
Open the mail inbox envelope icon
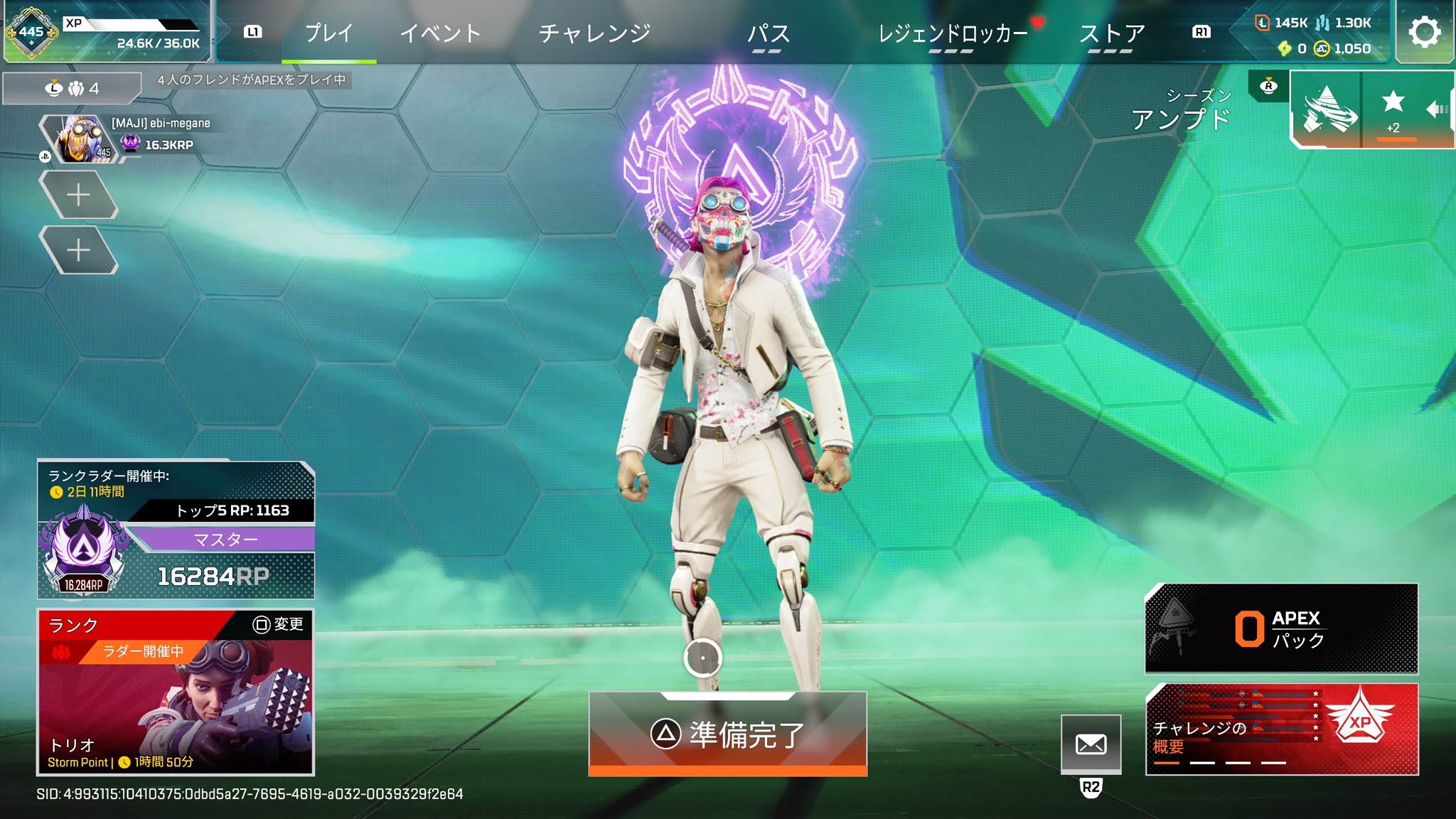(x=1091, y=744)
